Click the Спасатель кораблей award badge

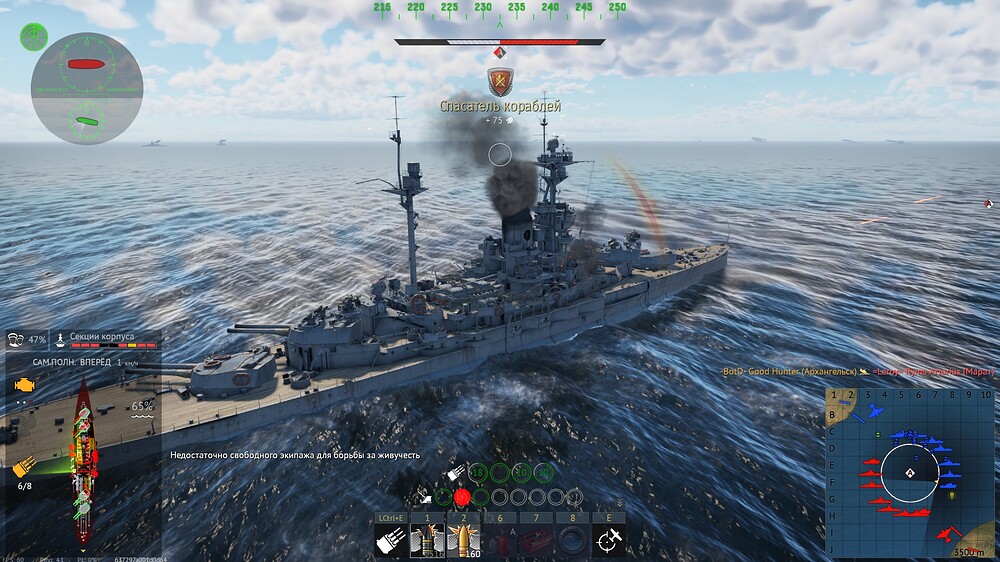(x=500, y=82)
